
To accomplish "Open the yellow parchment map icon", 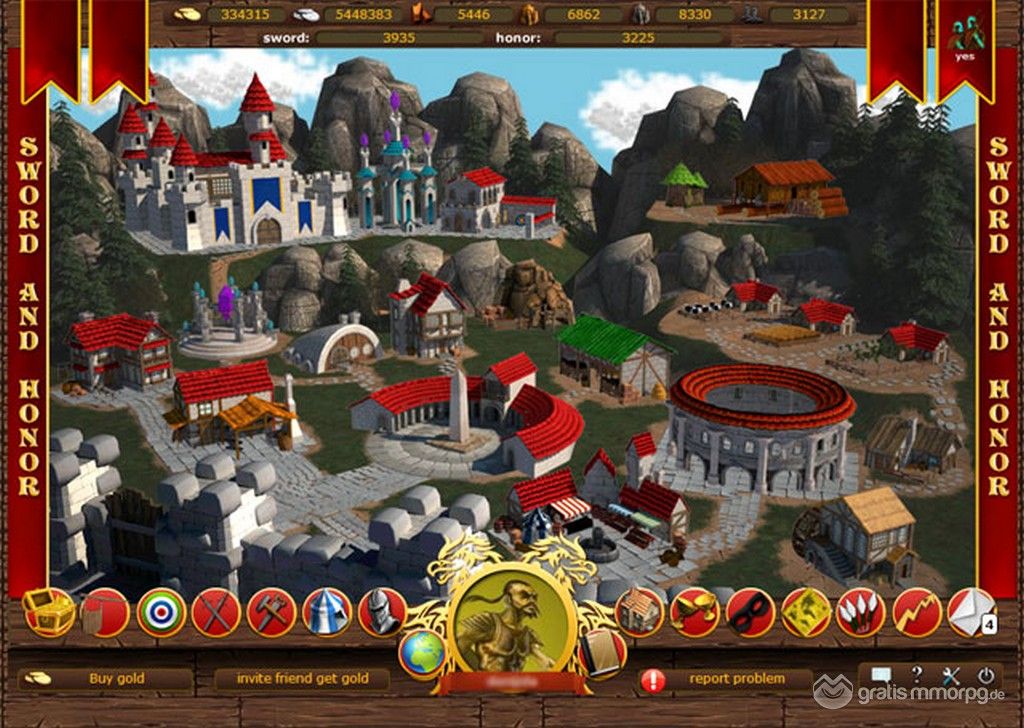I will pyautogui.click(x=805, y=612).
